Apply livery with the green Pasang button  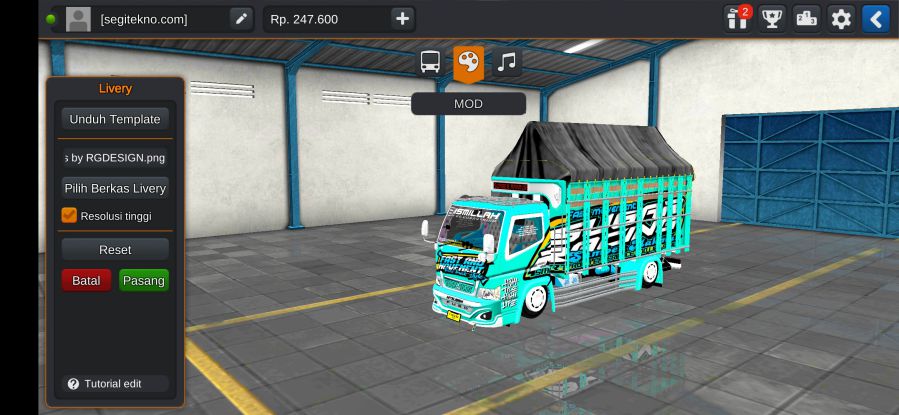tap(144, 281)
